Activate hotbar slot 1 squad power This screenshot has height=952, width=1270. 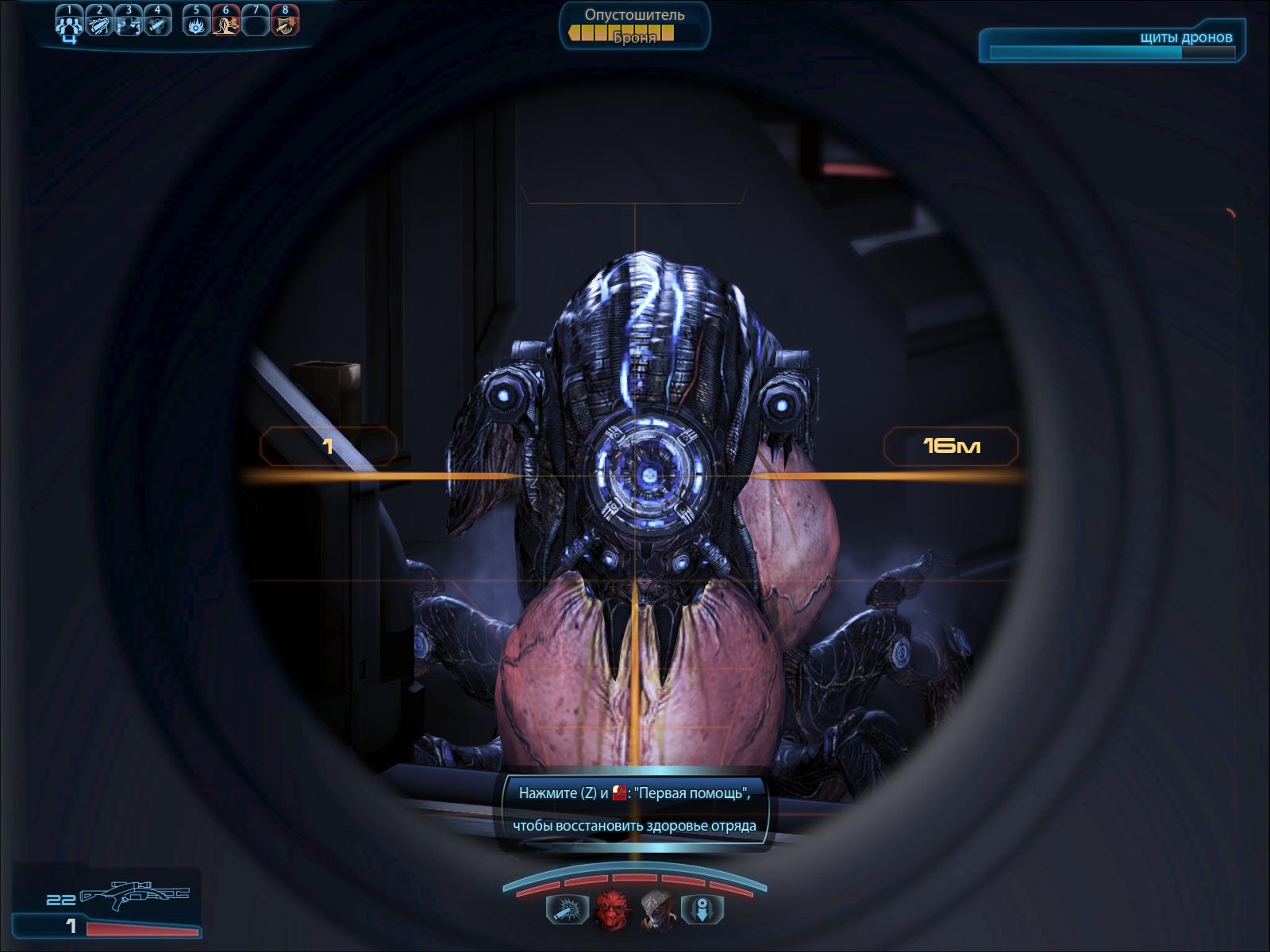[69, 24]
